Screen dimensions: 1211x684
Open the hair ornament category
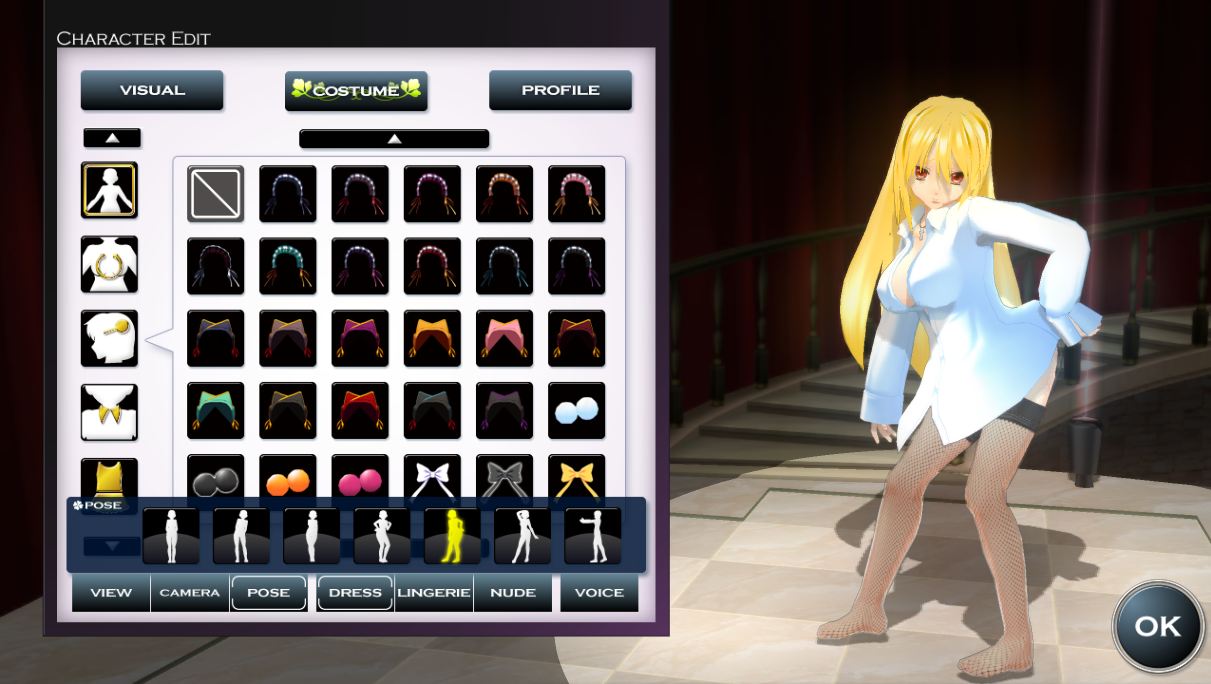pos(109,338)
